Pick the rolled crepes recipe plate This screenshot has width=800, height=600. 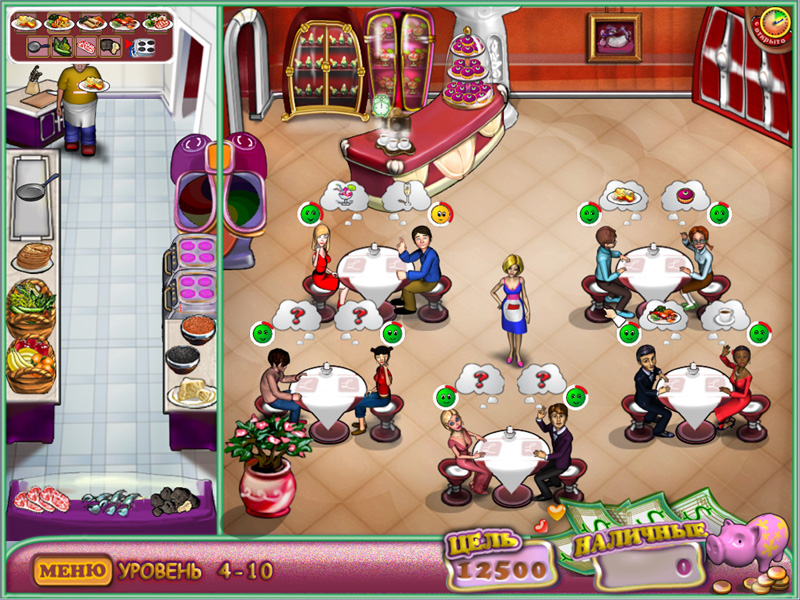pos(92,21)
